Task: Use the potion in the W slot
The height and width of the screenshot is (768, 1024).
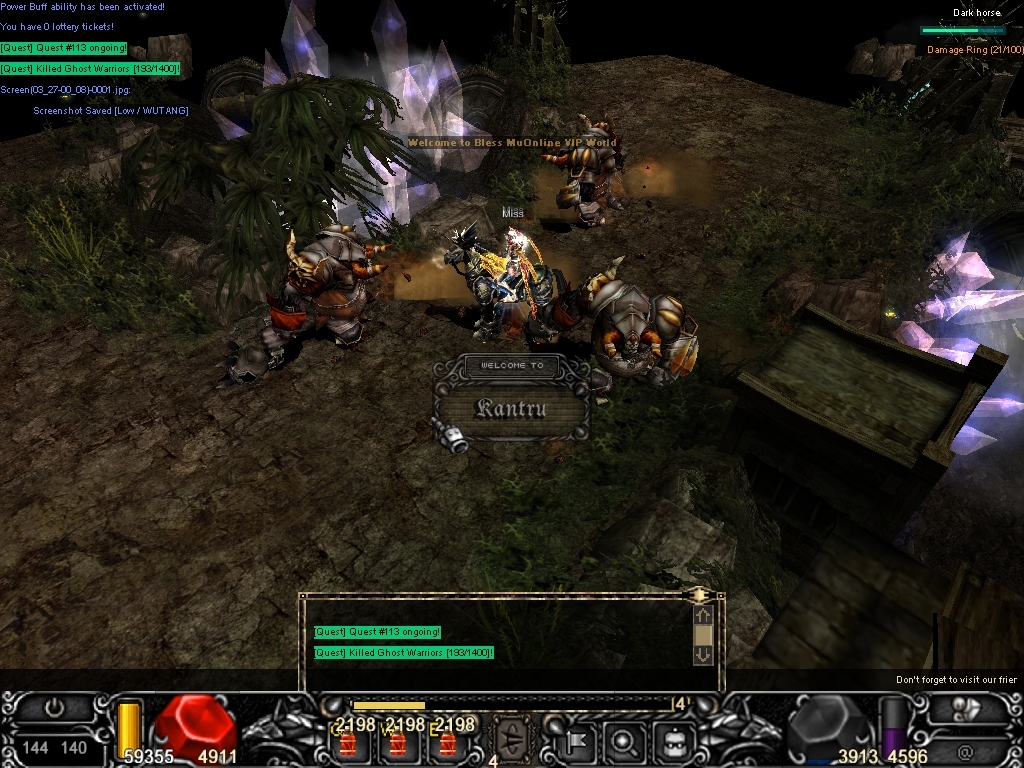Action: coord(398,744)
